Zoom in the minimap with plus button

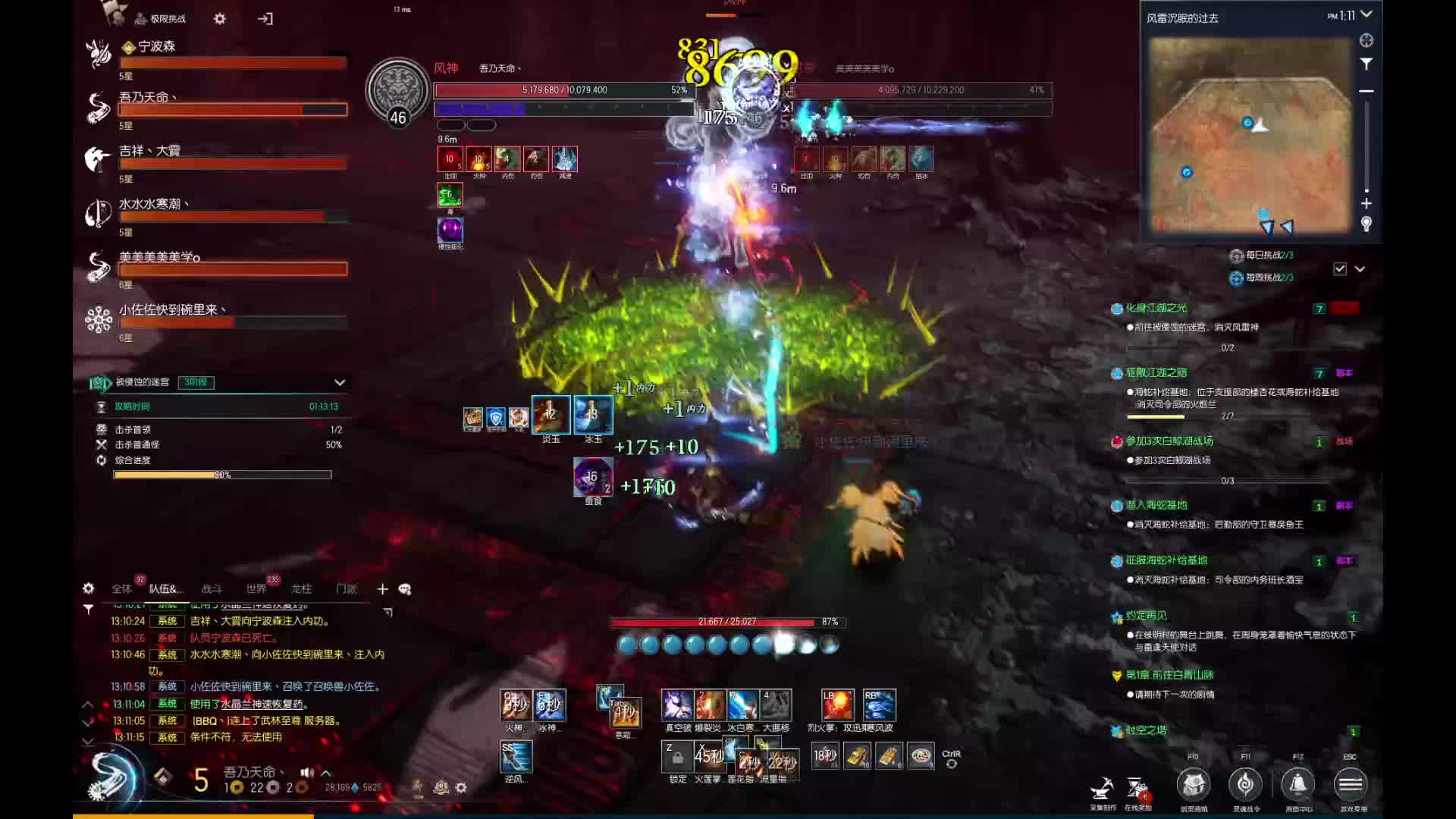(x=1366, y=203)
